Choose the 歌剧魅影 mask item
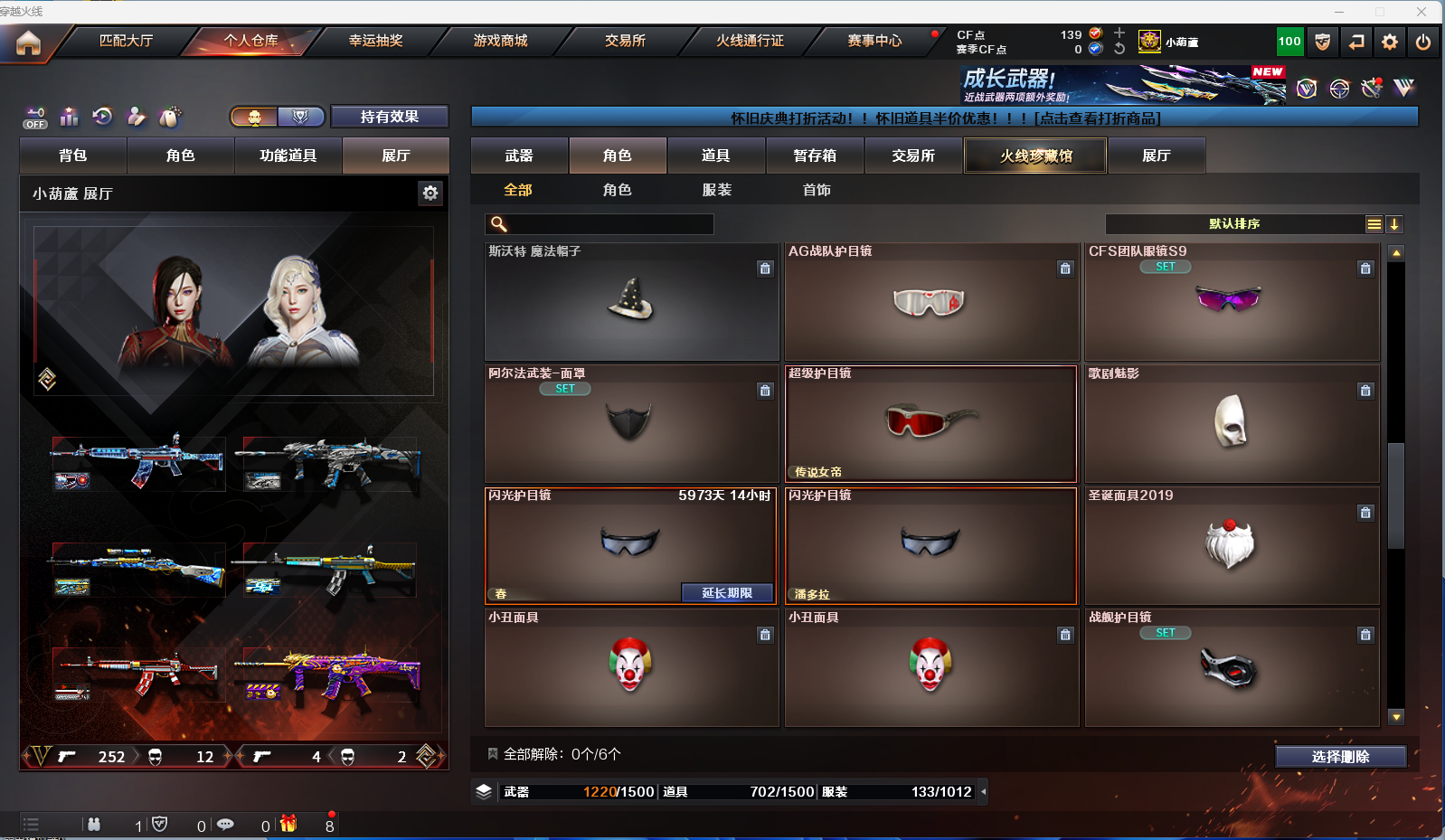1445x840 pixels. coord(1231,423)
